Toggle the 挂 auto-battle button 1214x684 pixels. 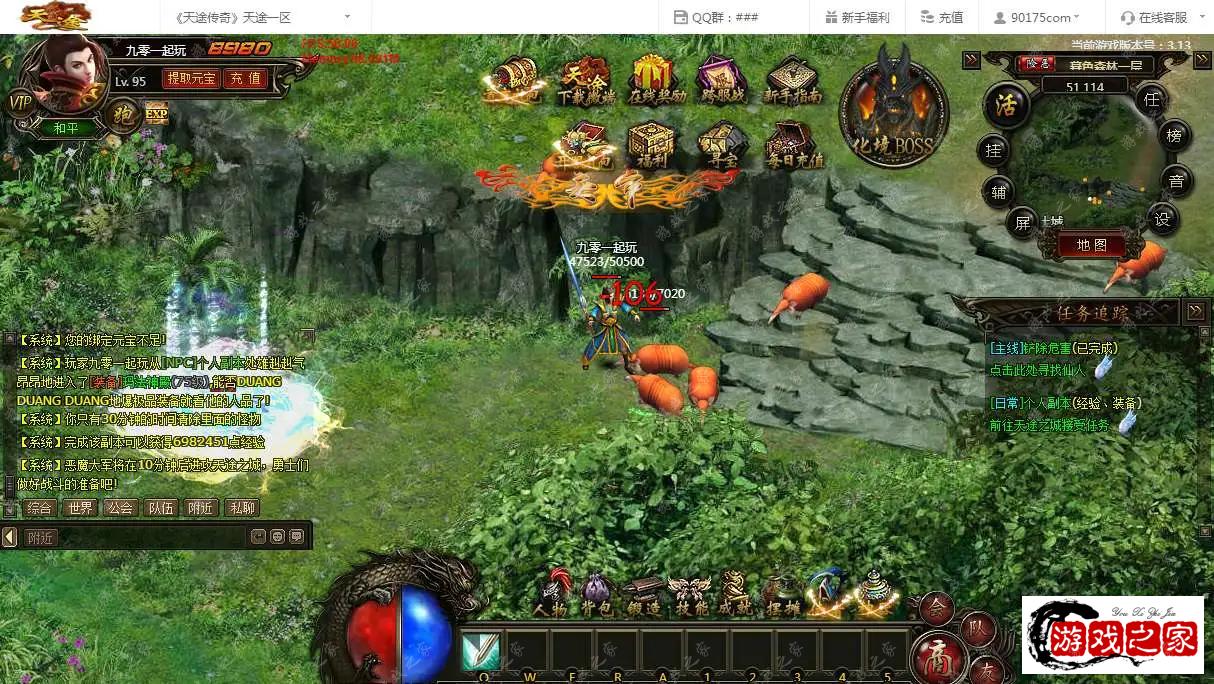pos(993,150)
